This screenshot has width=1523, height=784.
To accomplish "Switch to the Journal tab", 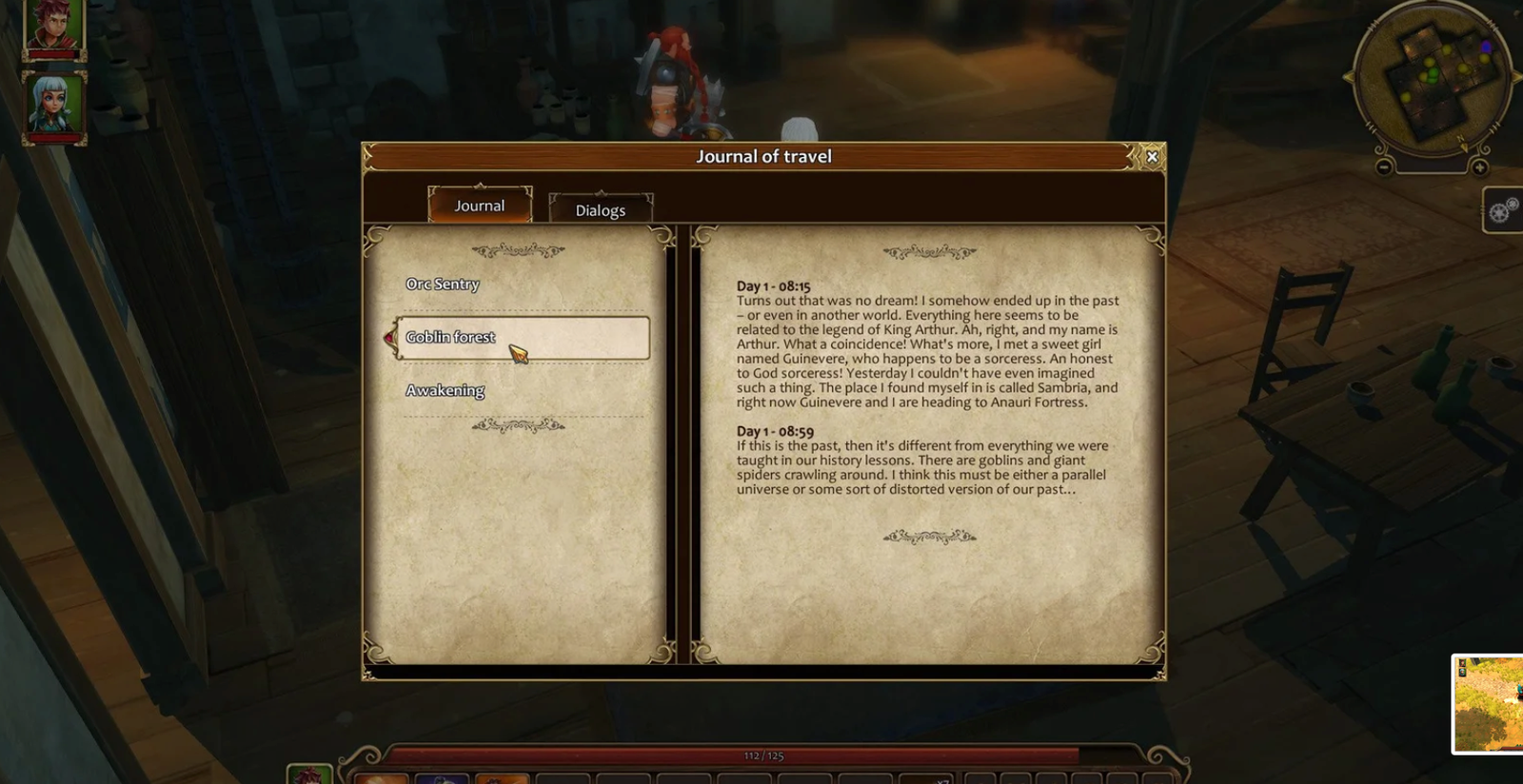I will 481,205.
